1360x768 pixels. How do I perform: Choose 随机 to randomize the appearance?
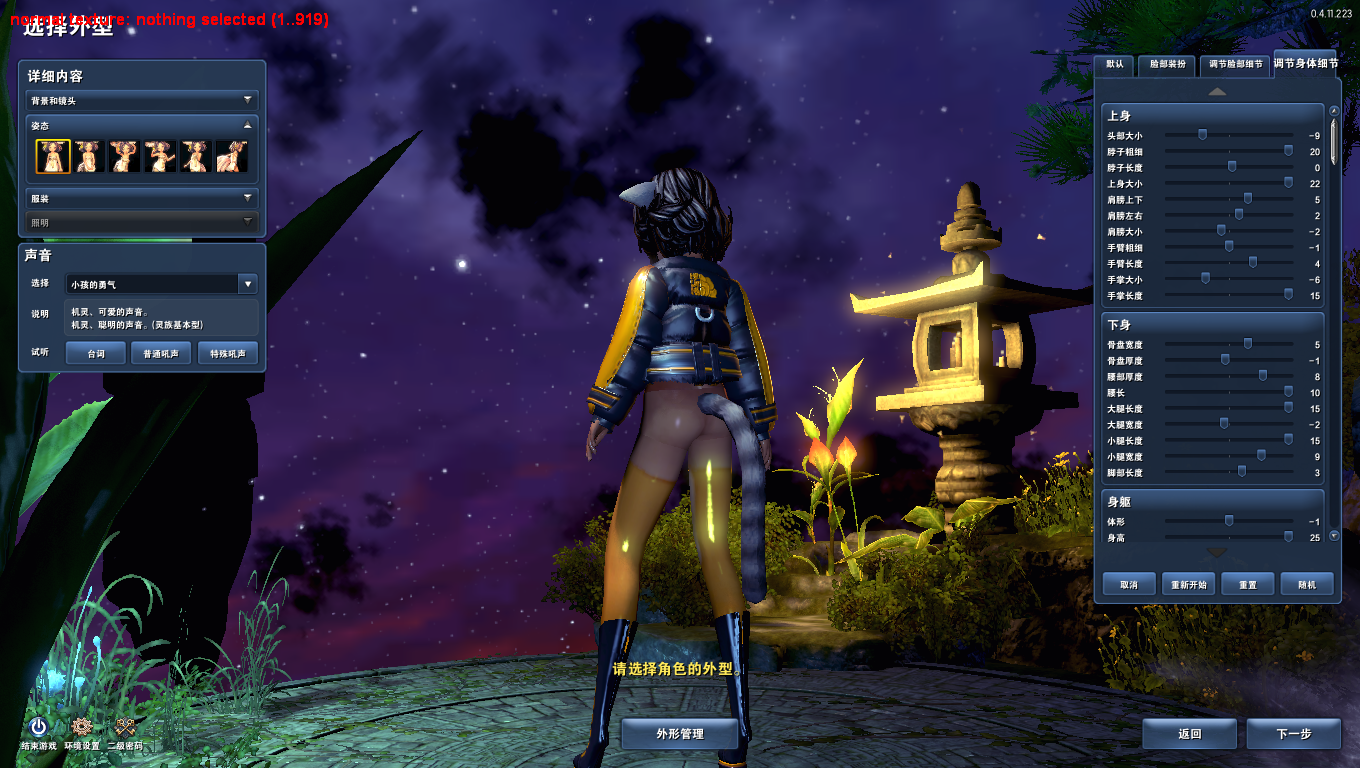point(1307,585)
